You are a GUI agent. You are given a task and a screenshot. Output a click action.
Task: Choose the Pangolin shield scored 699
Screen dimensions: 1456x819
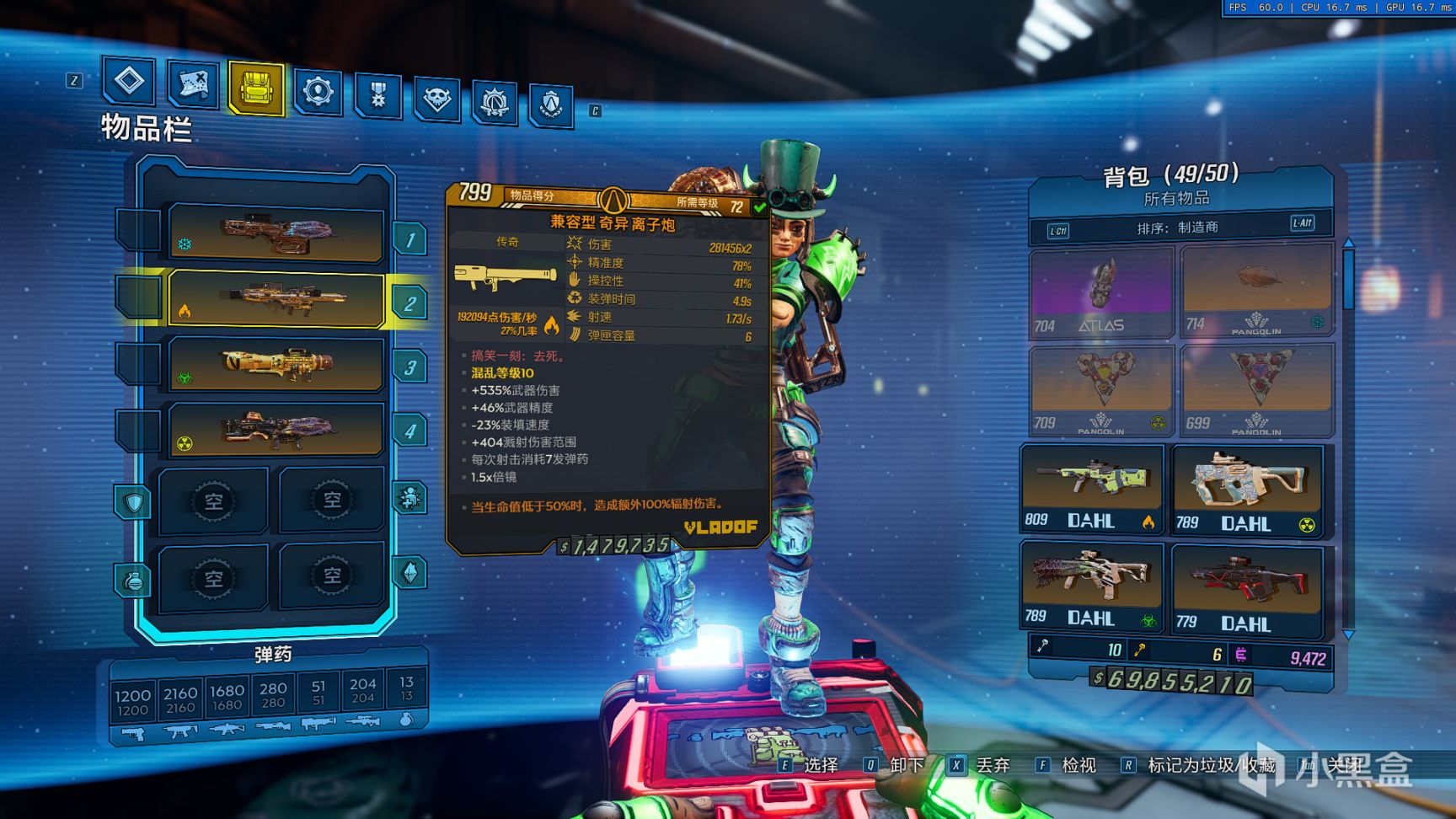point(1255,388)
